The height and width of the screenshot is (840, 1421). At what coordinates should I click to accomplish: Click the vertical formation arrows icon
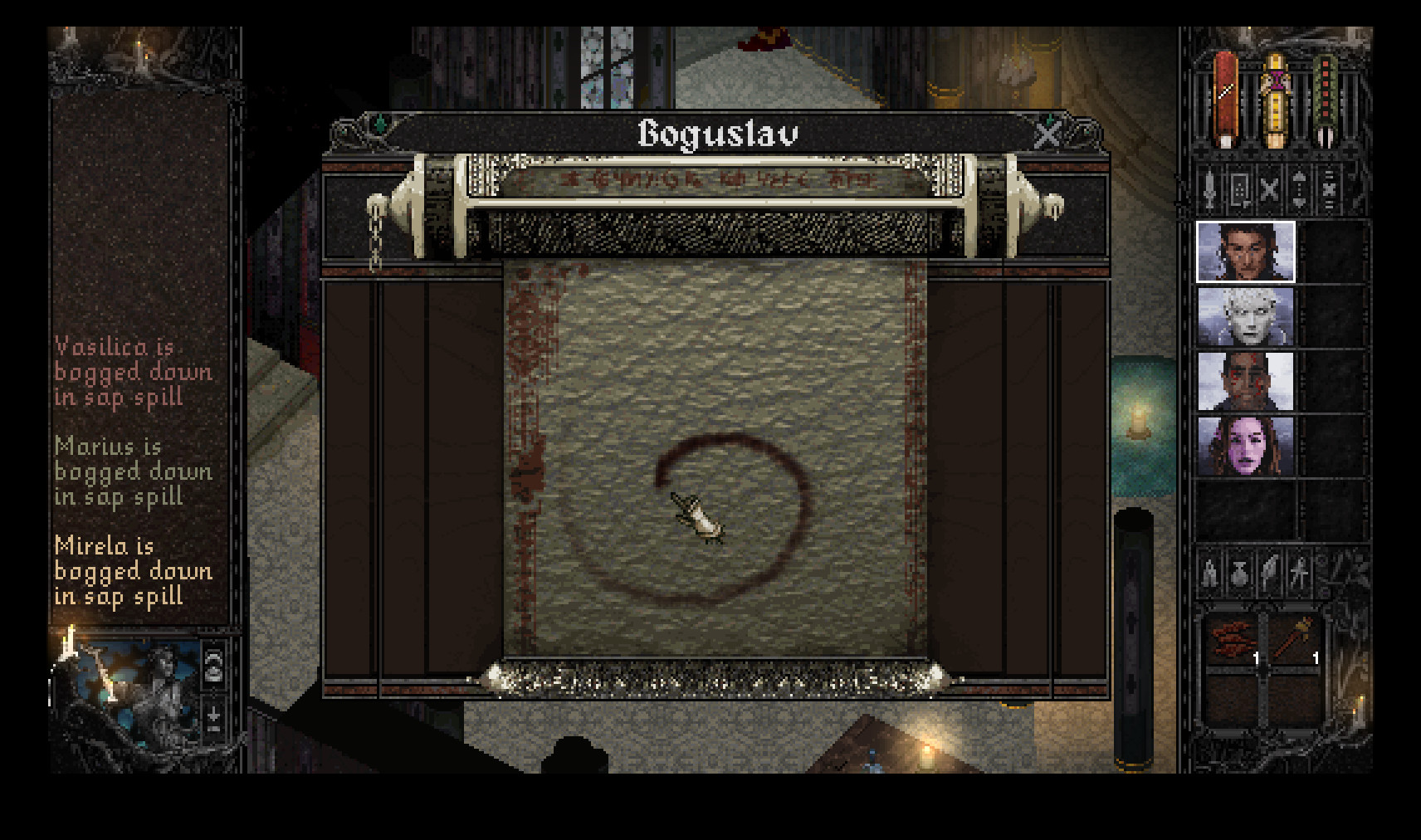pyautogui.click(x=1300, y=189)
